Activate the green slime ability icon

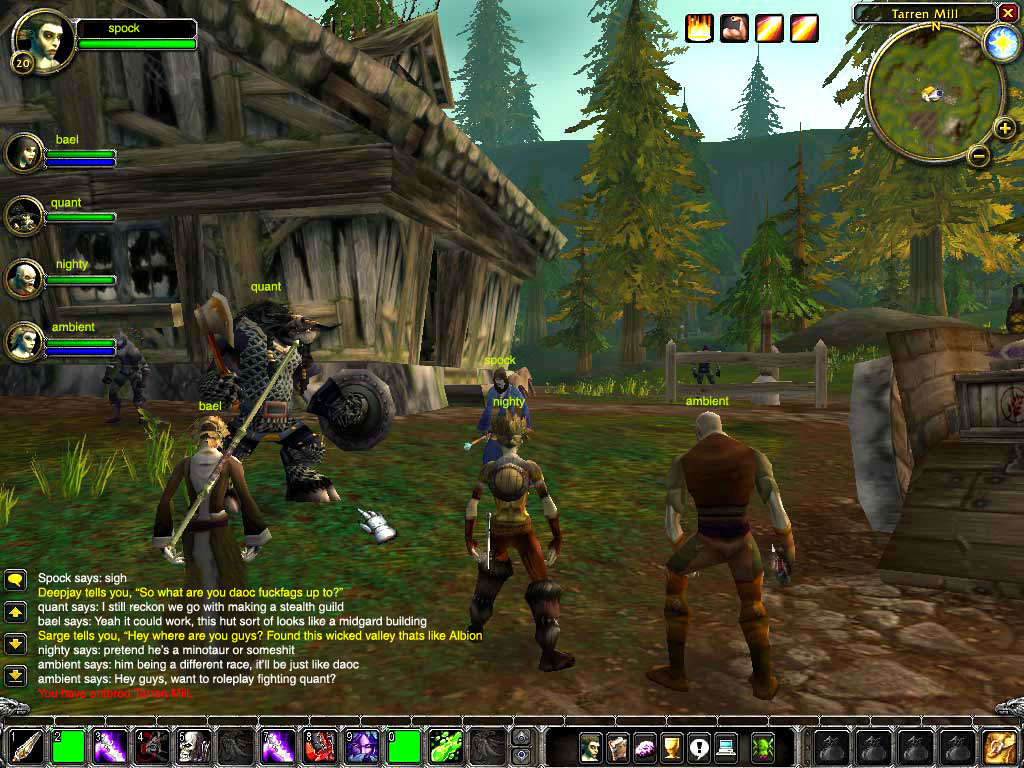[x=446, y=746]
